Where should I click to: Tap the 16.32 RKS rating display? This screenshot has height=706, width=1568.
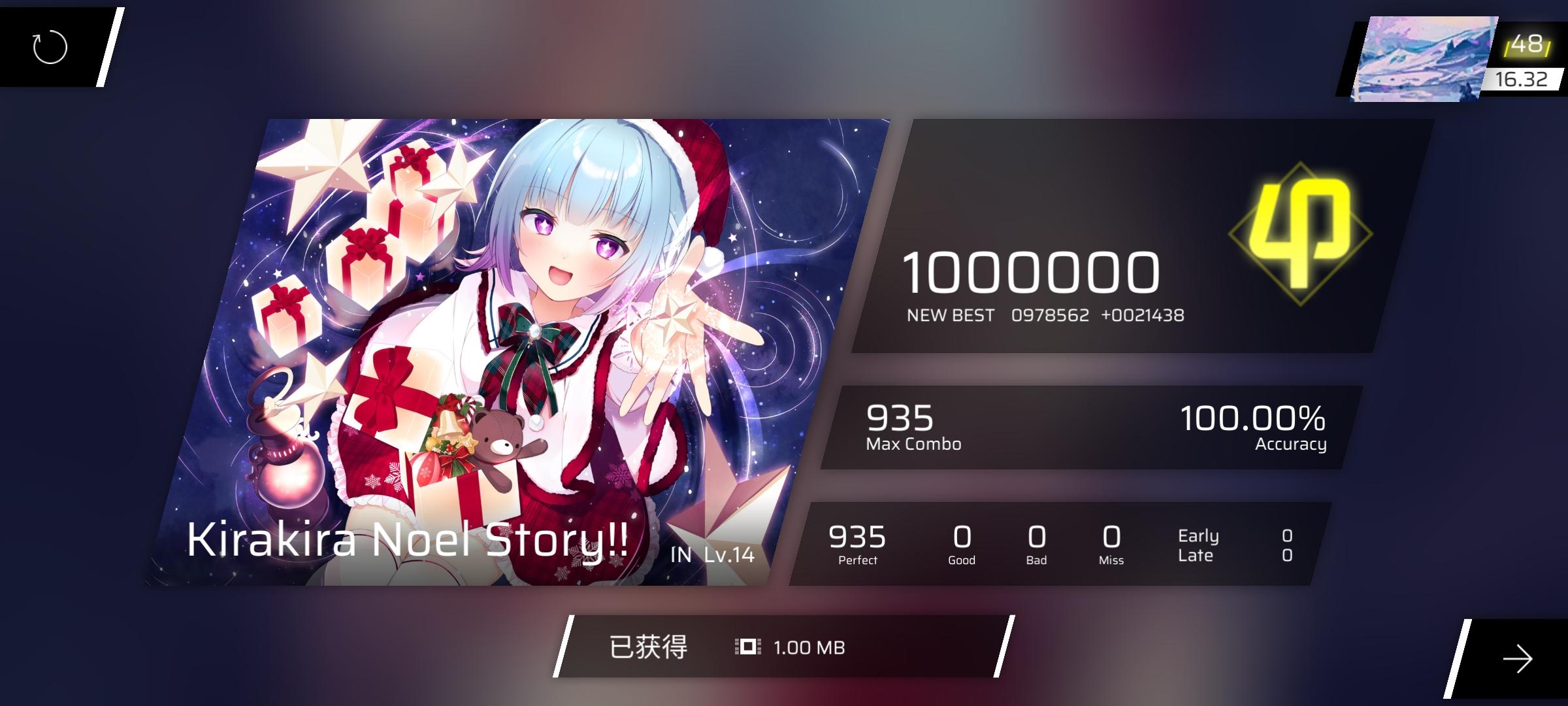(1522, 80)
